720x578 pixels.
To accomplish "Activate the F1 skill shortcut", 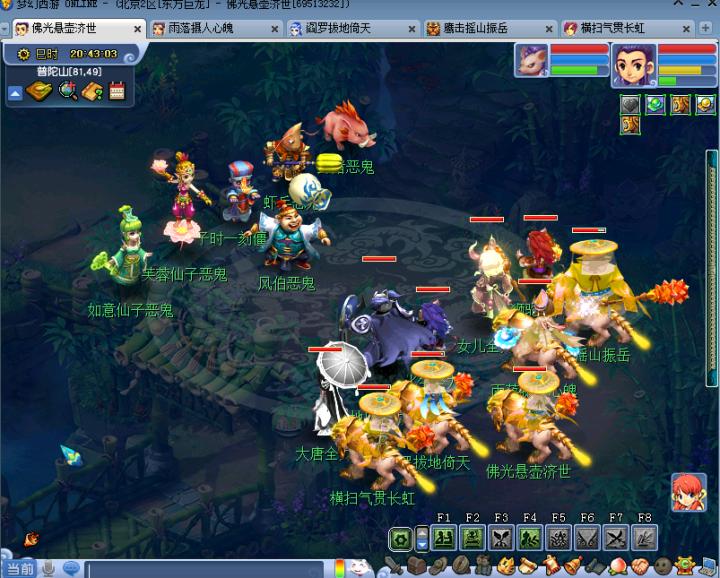I will click(x=444, y=538).
